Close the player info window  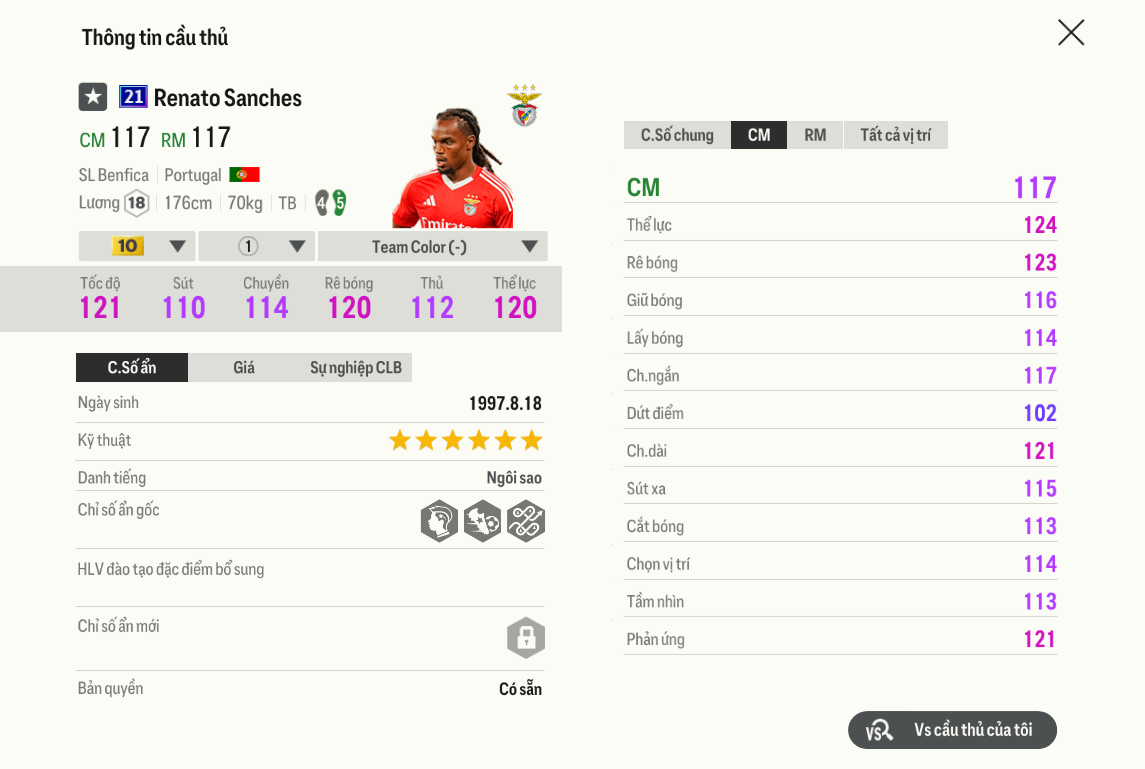click(x=1071, y=33)
